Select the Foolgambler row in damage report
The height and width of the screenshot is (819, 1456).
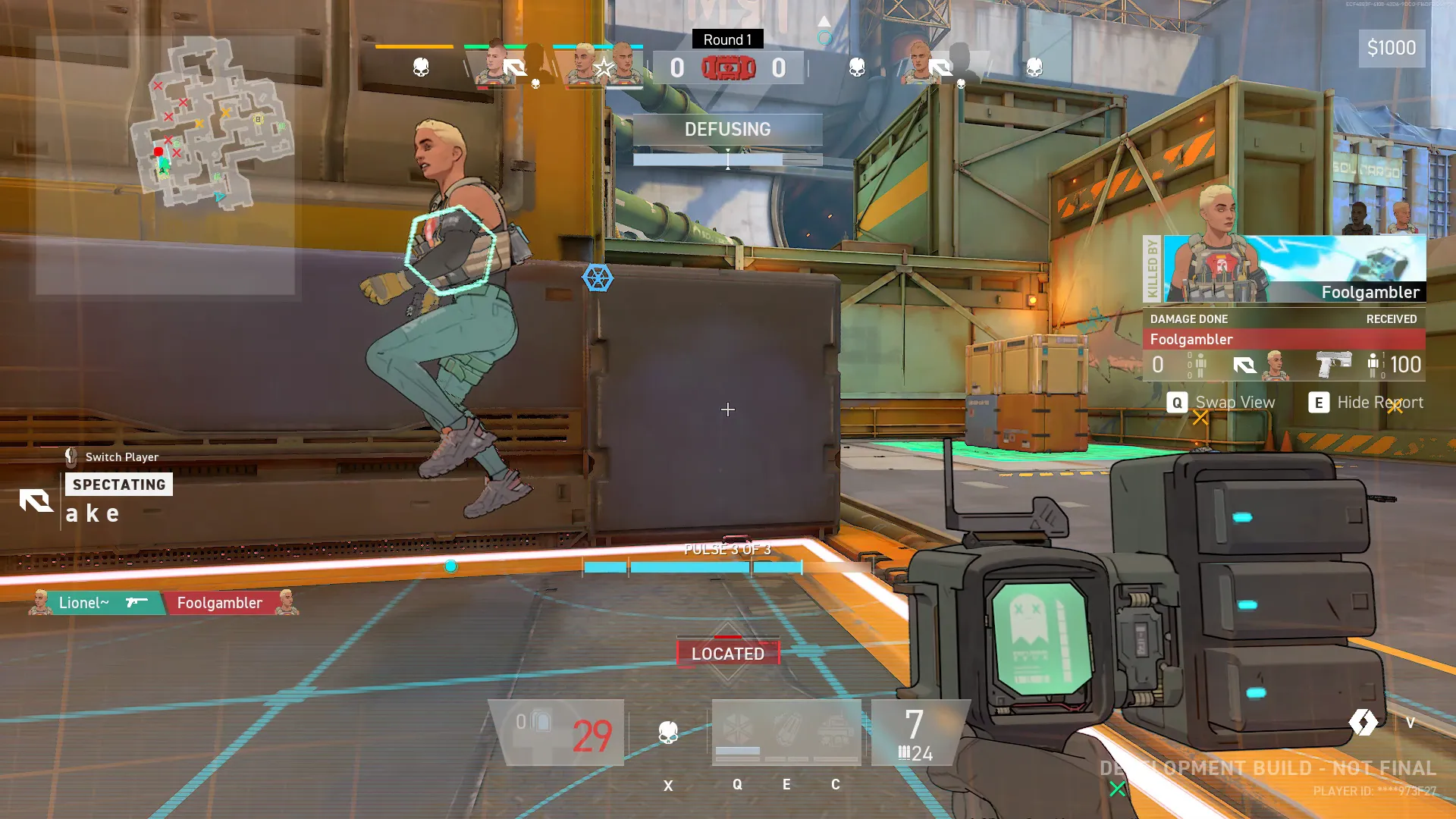coord(1283,339)
